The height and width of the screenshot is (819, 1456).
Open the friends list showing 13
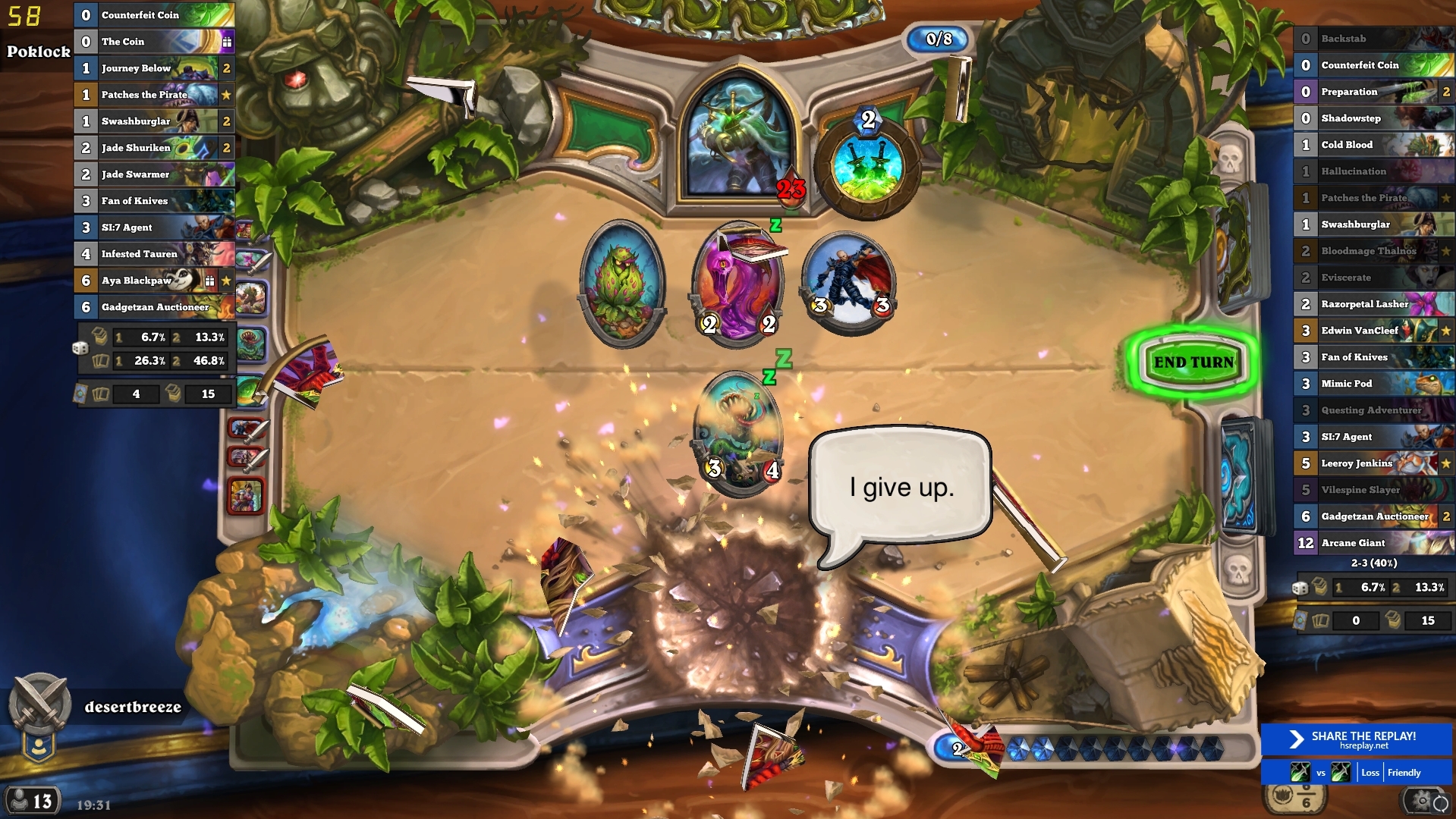[x=32, y=800]
